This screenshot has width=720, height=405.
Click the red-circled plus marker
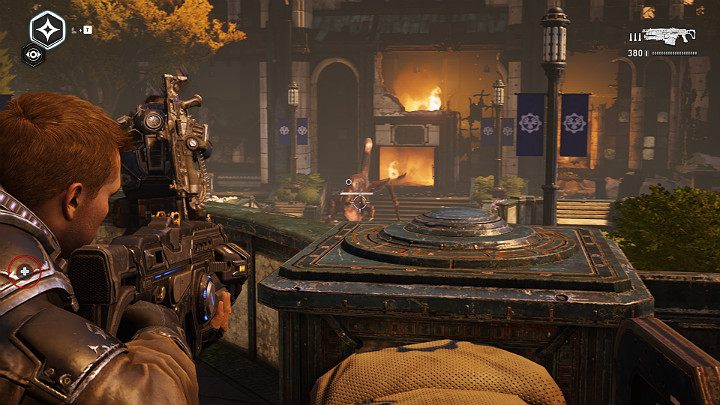click(x=25, y=271)
